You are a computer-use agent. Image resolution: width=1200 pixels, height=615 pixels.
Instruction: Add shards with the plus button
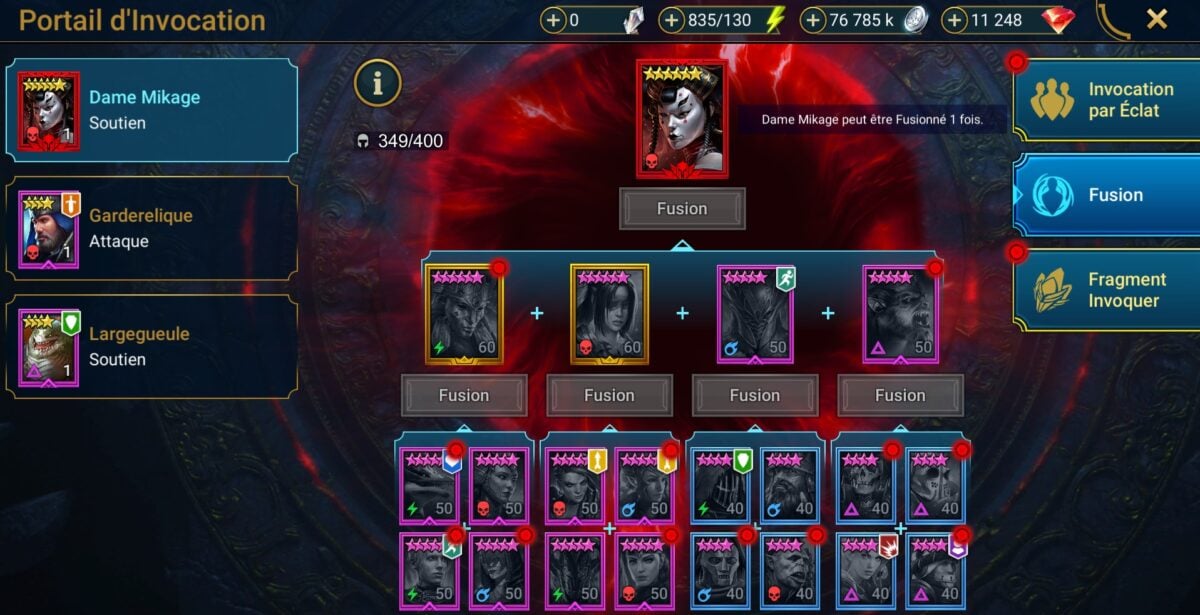[x=554, y=20]
